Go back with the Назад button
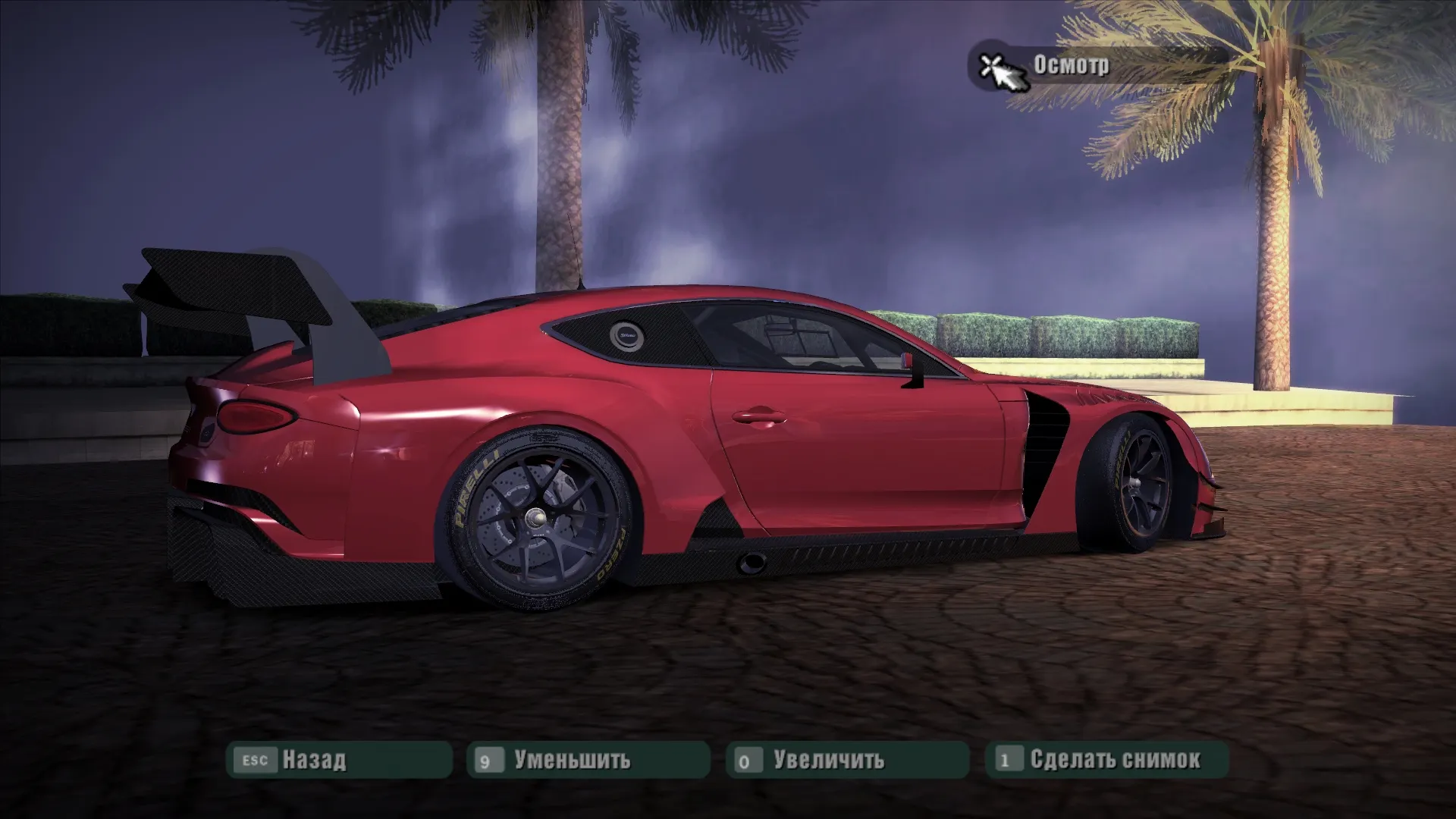This screenshot has width=1456, height=819. pos(339,760)
